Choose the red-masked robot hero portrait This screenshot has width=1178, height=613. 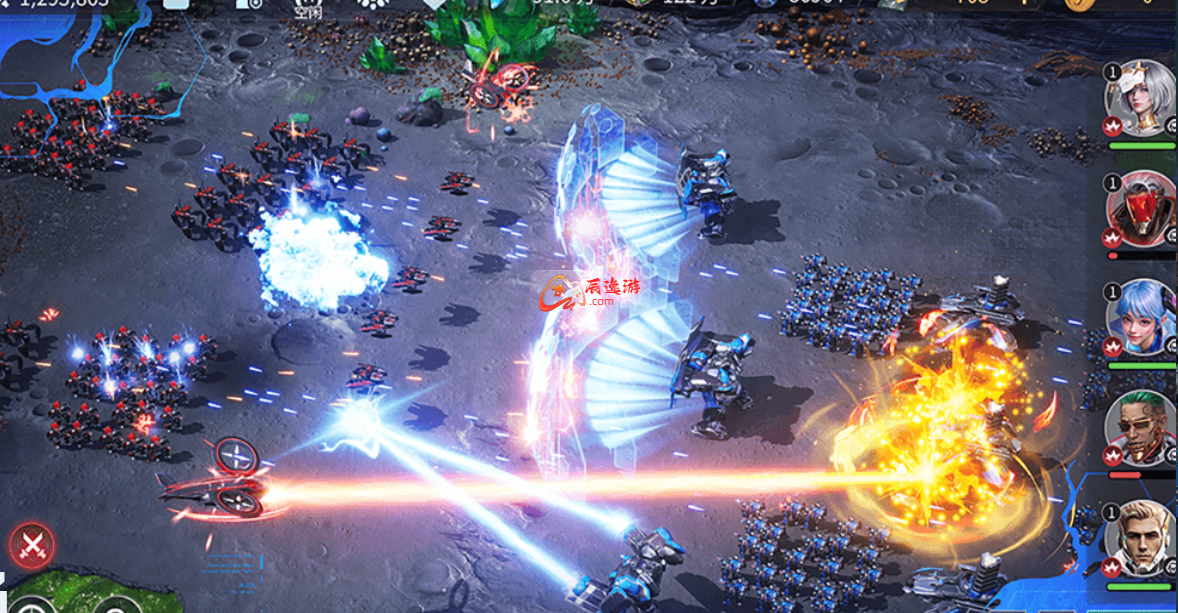coord(1141,209)
